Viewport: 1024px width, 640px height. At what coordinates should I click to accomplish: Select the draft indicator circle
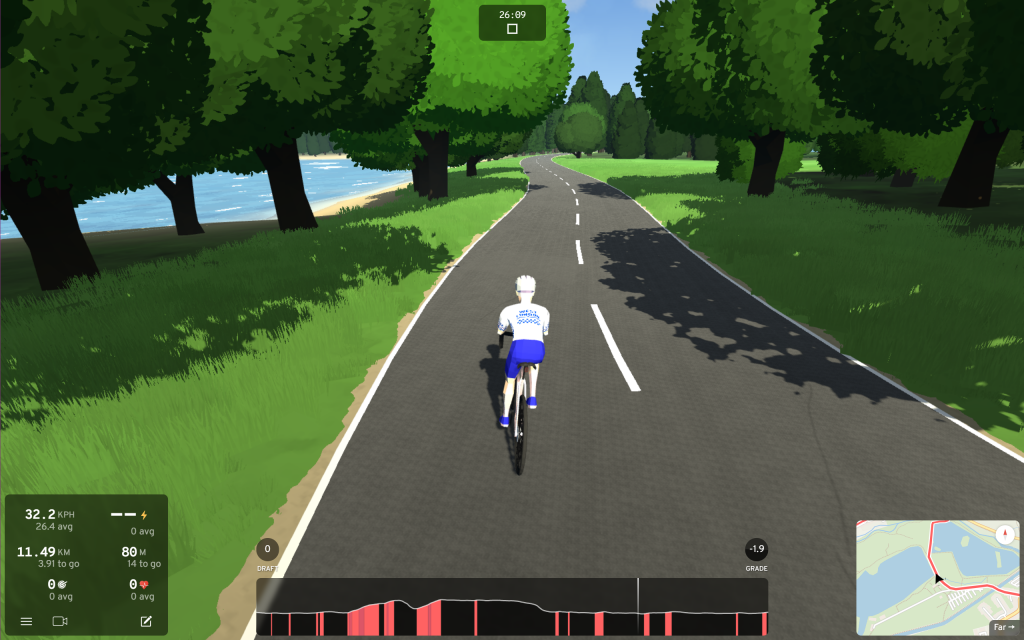[x=267, y=549]
